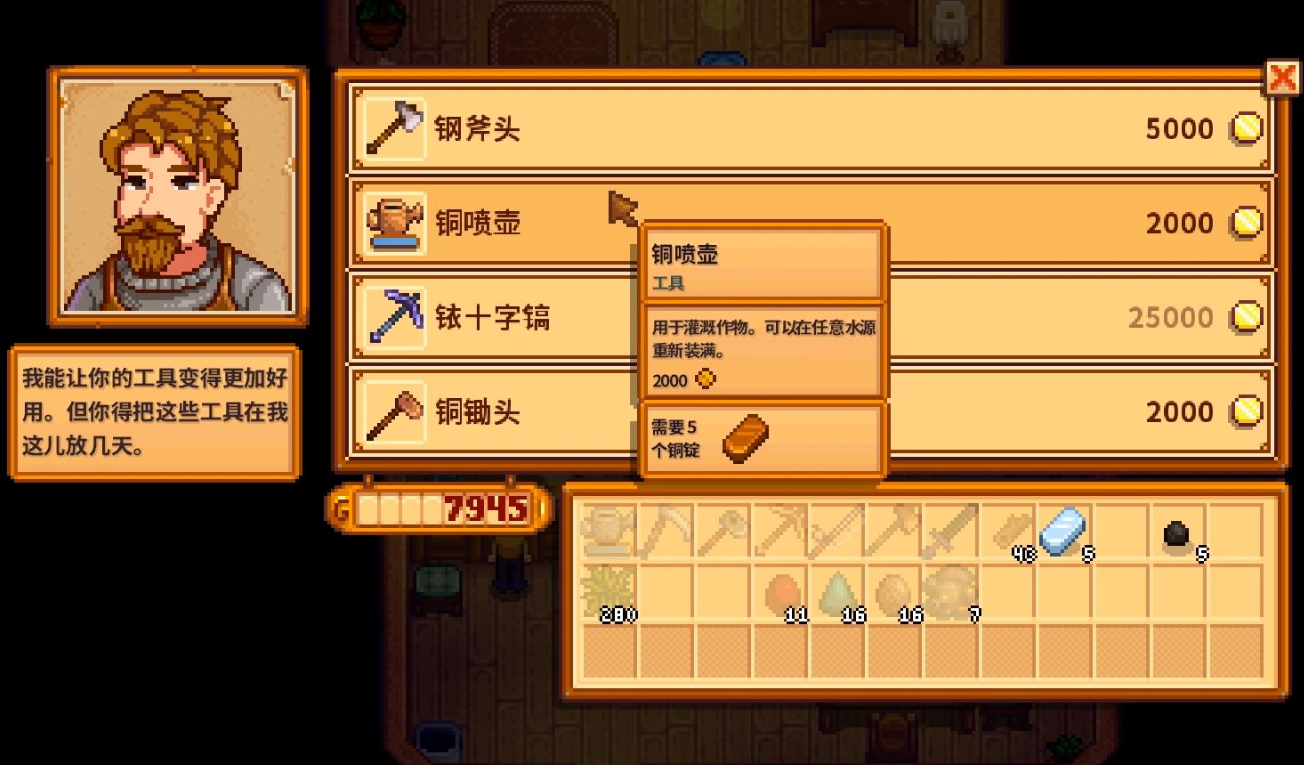
Task: Click the coal stack of 5
Action: pyautogui.click(x=1180, y=530)
